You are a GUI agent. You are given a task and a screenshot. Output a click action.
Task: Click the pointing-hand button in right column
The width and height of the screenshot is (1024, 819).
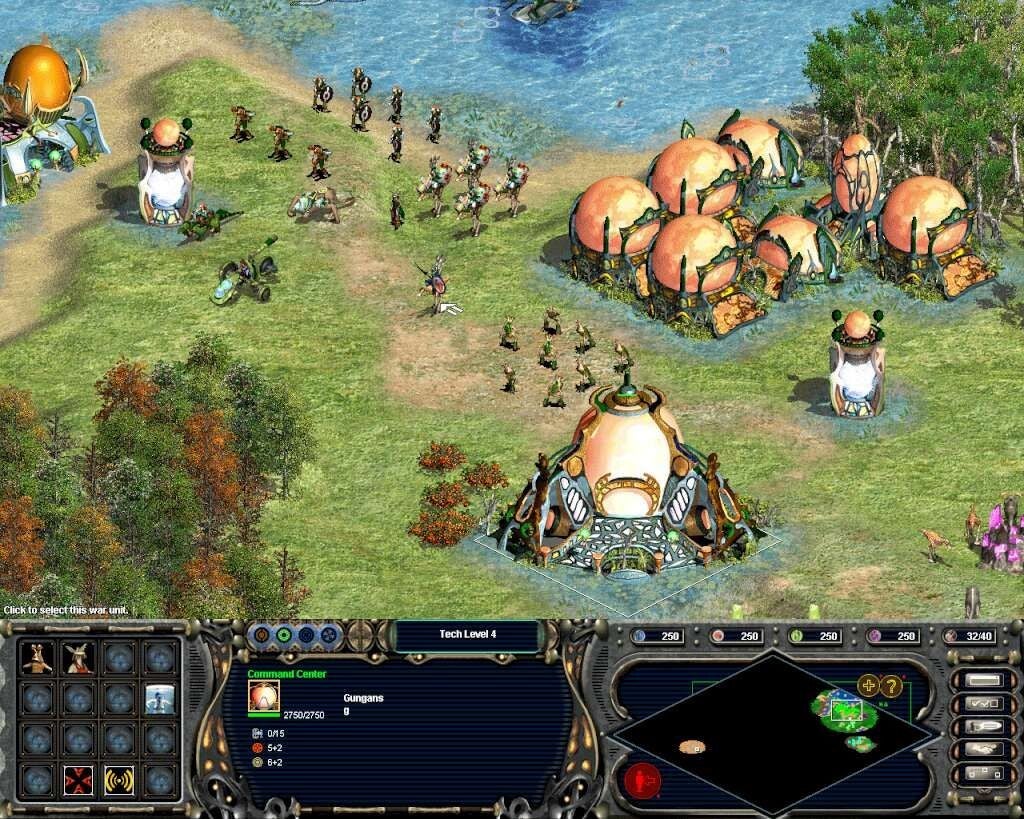[x=984, y=727]
